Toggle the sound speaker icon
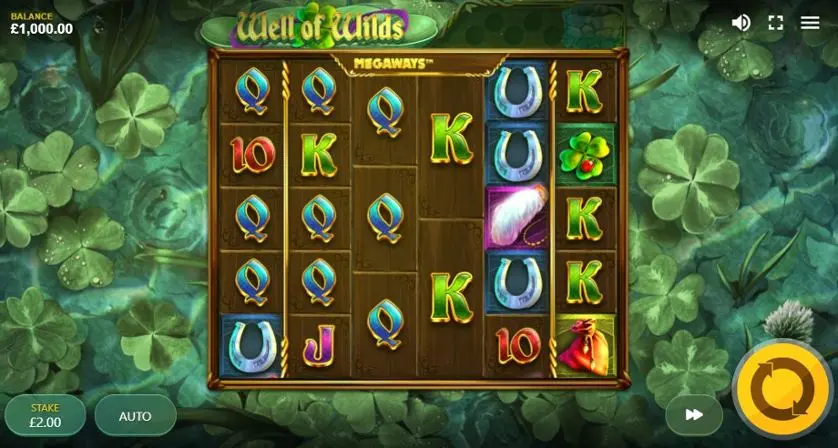 [x=741, y=22]
